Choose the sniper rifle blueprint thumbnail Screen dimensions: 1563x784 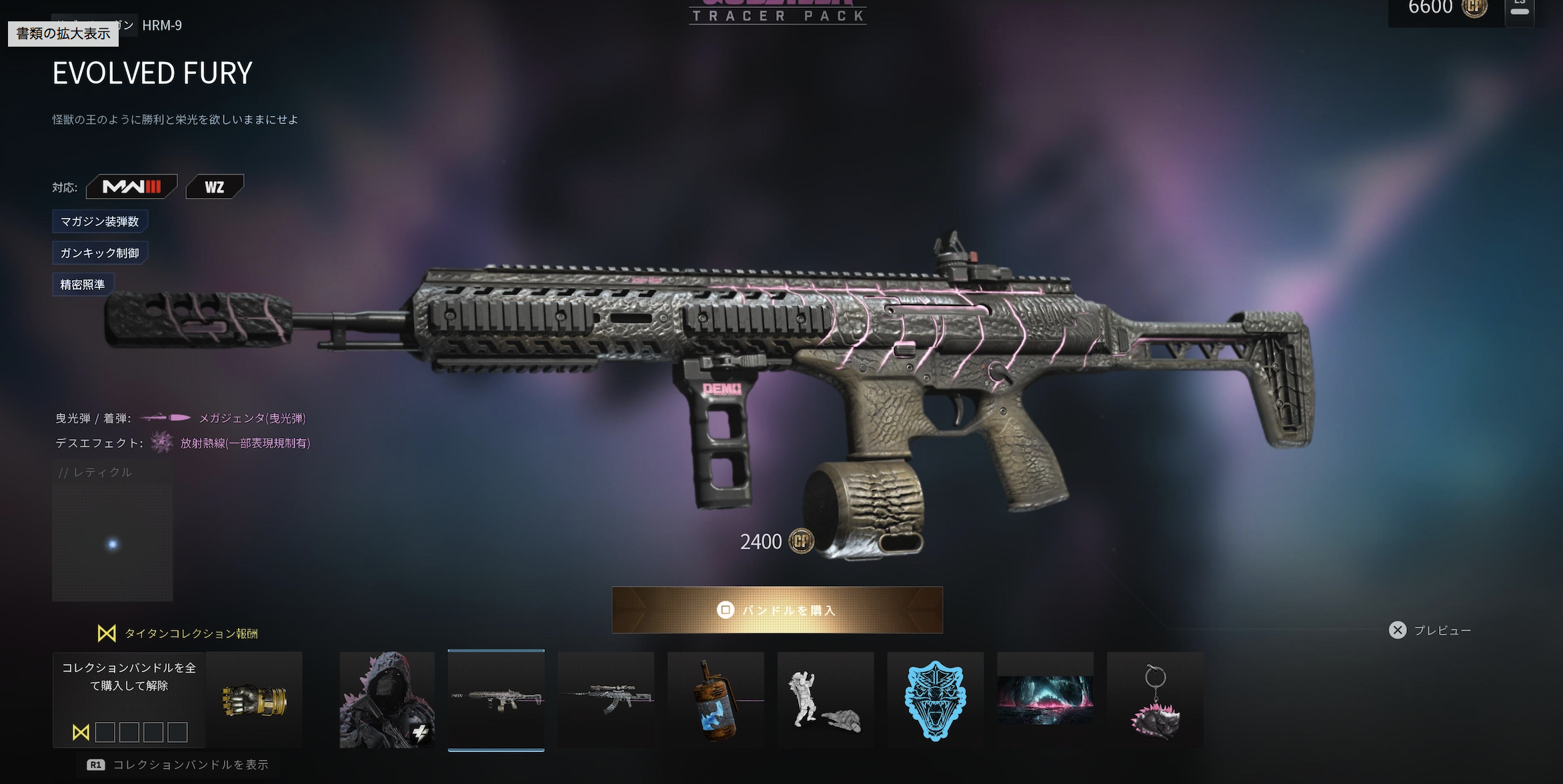coord(605,700)
